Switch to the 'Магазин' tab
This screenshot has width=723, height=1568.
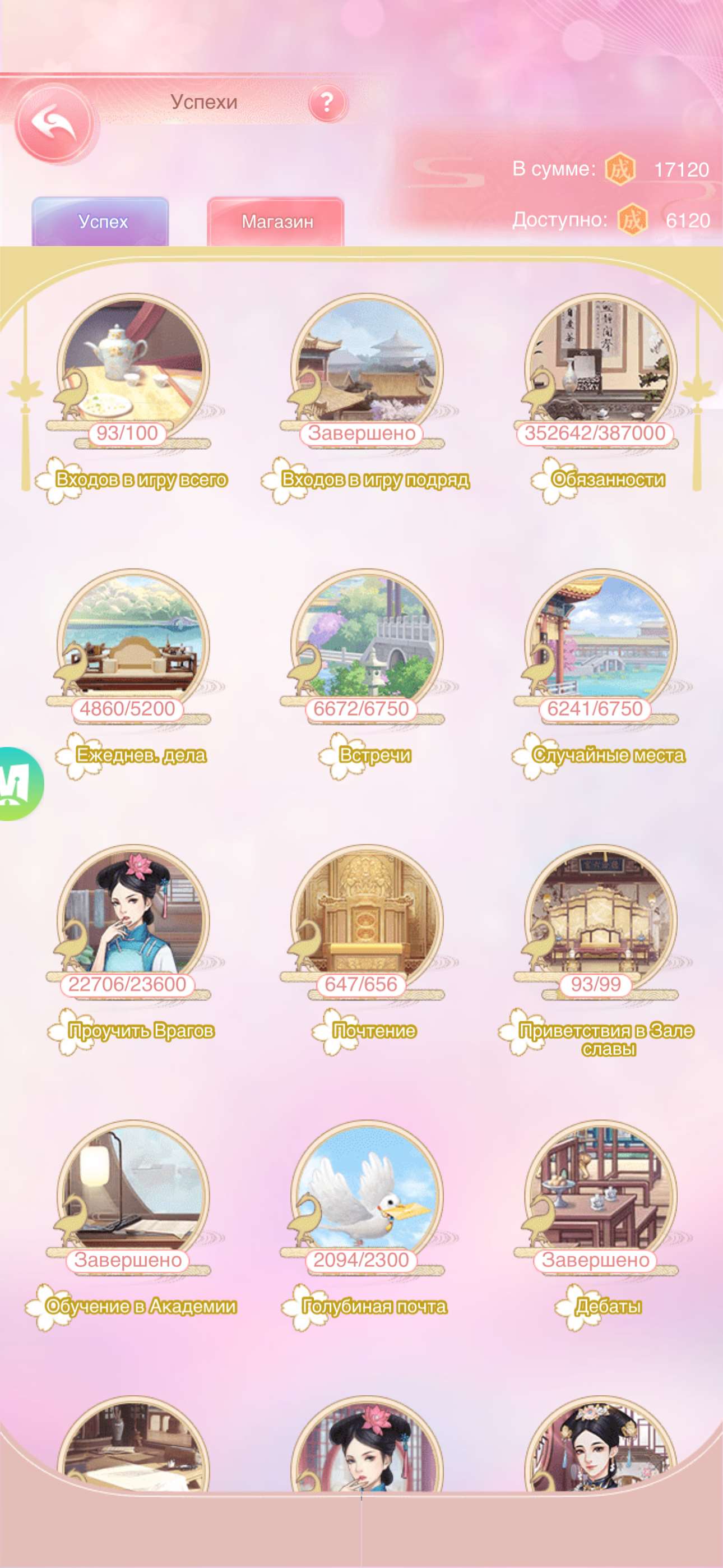point(277,222)
